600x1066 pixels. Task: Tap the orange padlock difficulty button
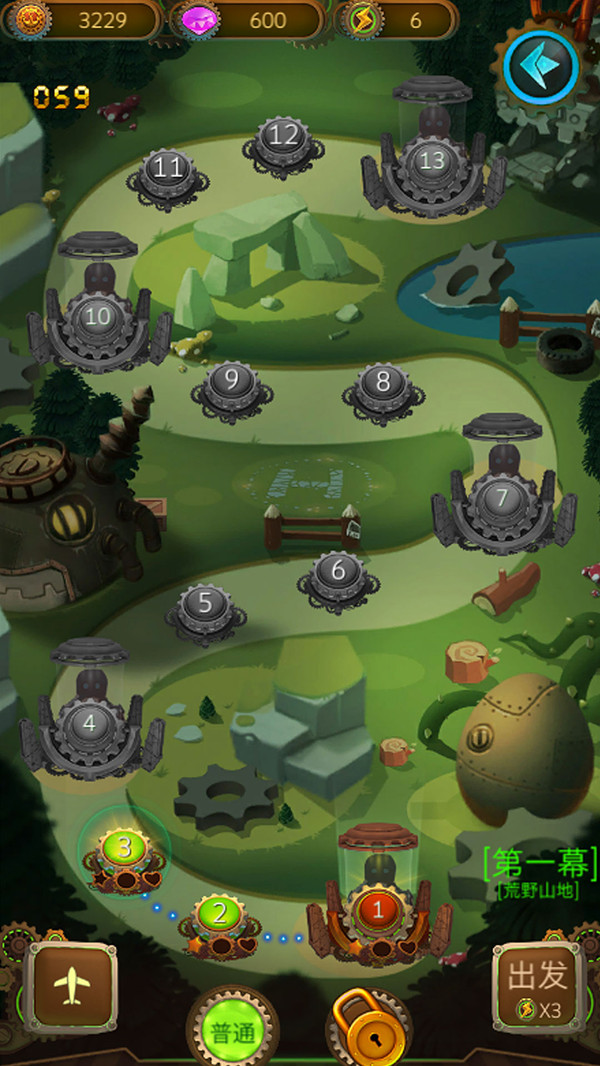coord(371,1031)
